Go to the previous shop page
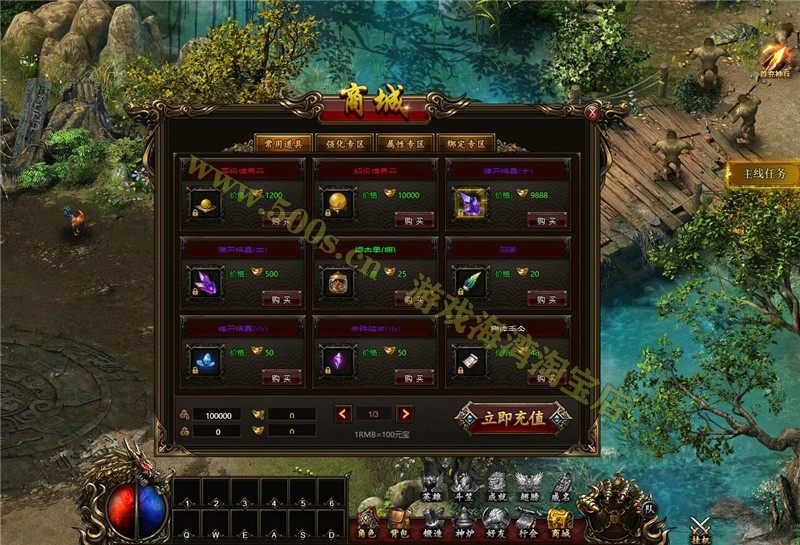The height and width of the screenshot is (545, 800). pyautogui.click(x=343, y=413)
